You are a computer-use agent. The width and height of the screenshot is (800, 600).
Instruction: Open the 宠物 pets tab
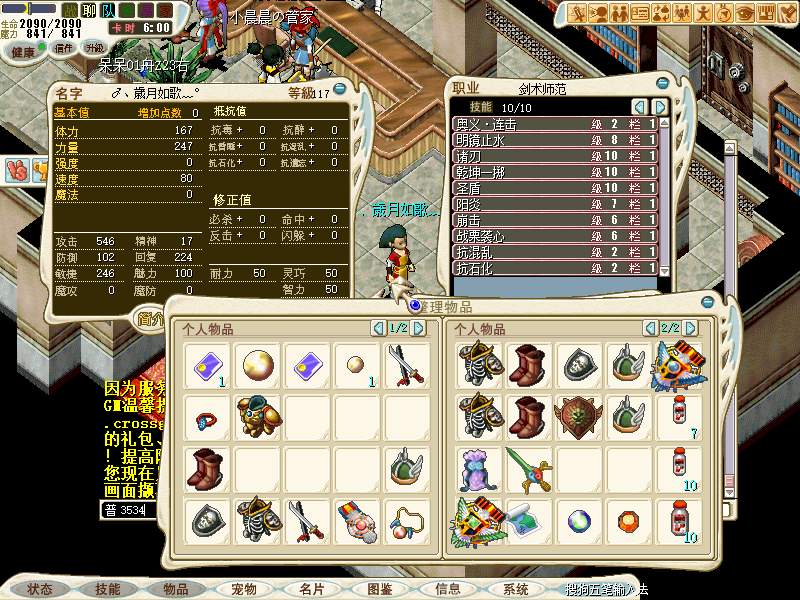(244, 589)
